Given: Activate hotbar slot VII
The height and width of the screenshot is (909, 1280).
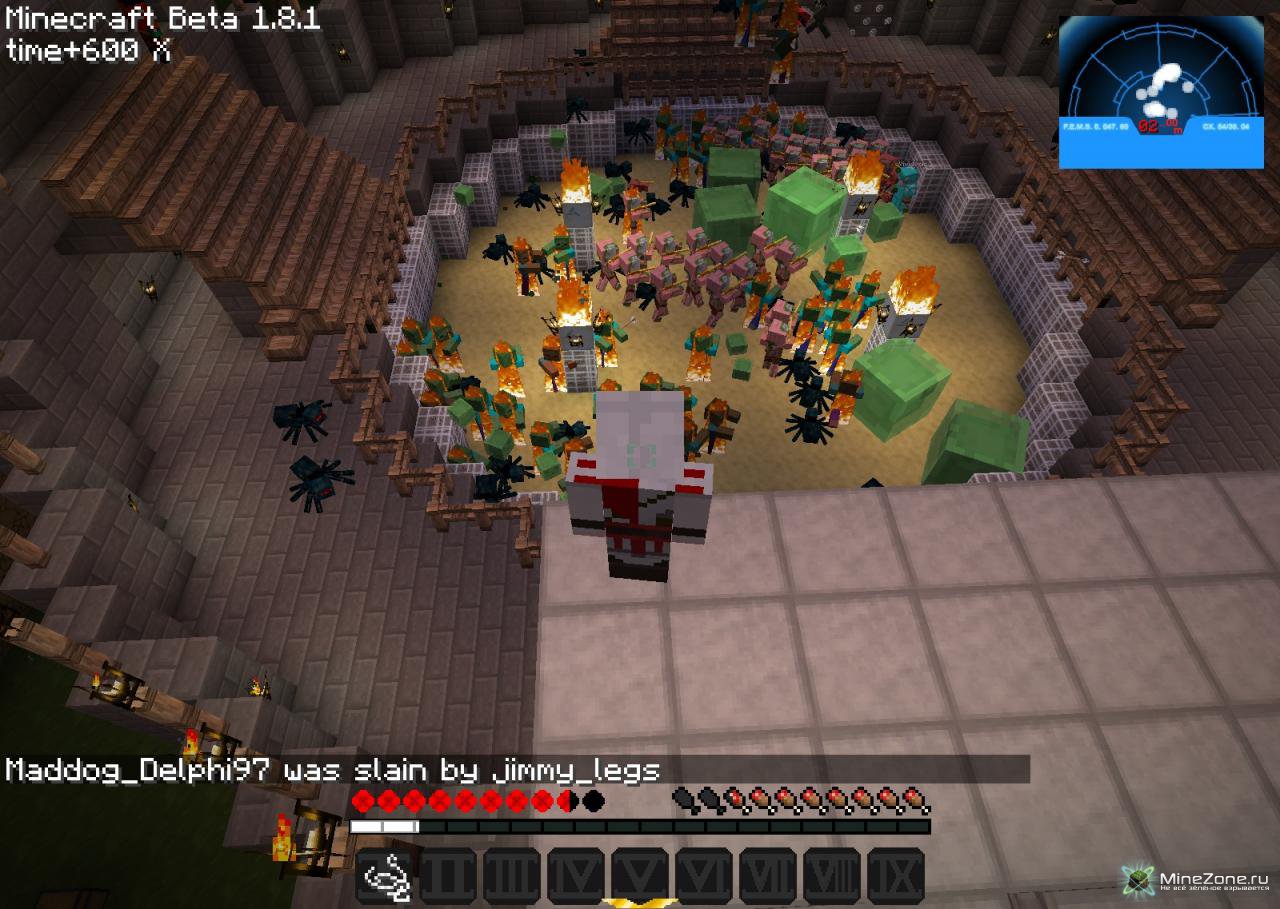Looking at the screenshot, I should click(x=768, y=875).
